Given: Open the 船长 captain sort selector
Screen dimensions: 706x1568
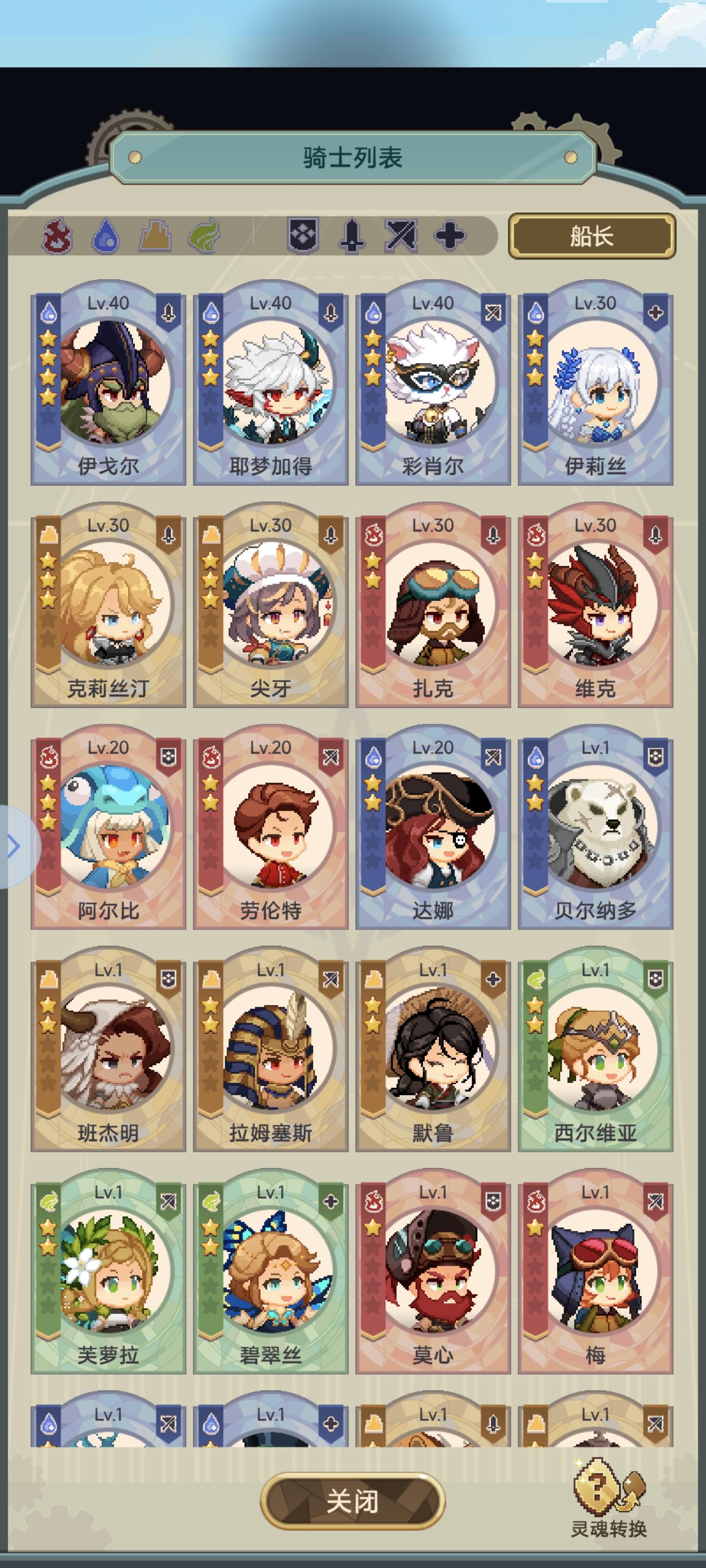Looking at the screenshot, I should [x=593, y=236].
